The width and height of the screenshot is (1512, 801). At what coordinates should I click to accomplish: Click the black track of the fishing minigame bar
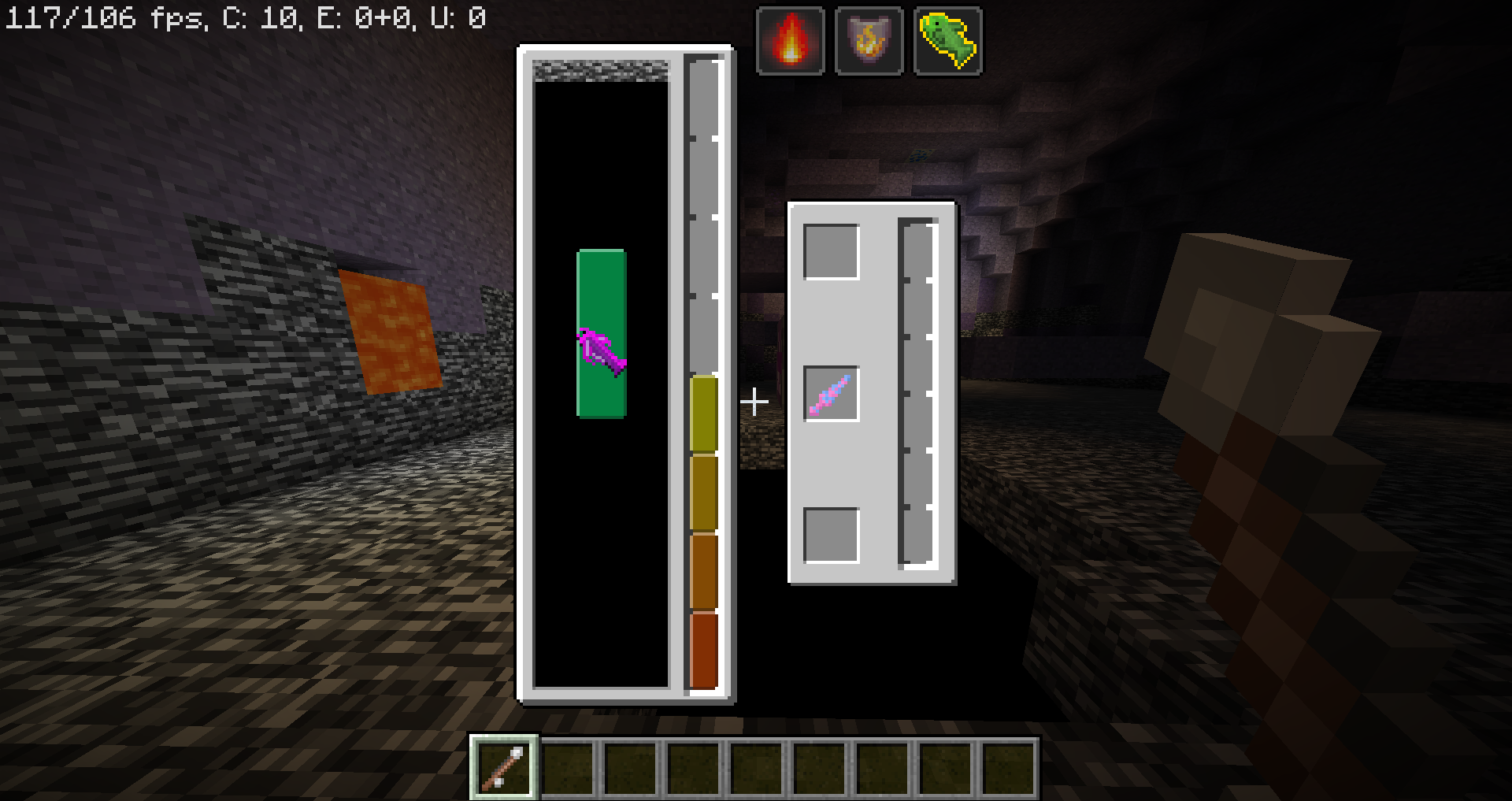click(x=600, y=551)
